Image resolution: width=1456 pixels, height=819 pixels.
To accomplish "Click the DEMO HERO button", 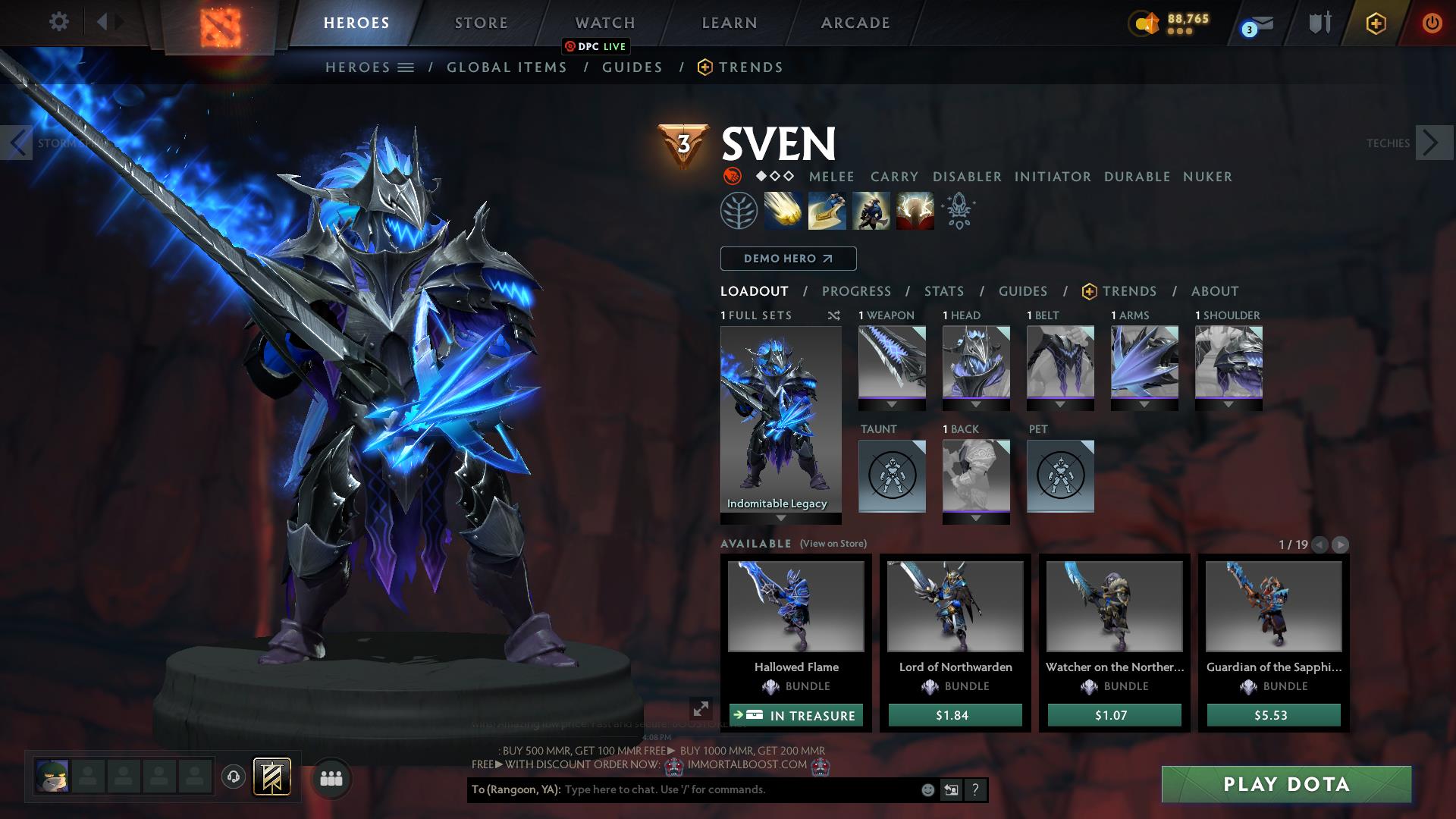I will point(788,258).
